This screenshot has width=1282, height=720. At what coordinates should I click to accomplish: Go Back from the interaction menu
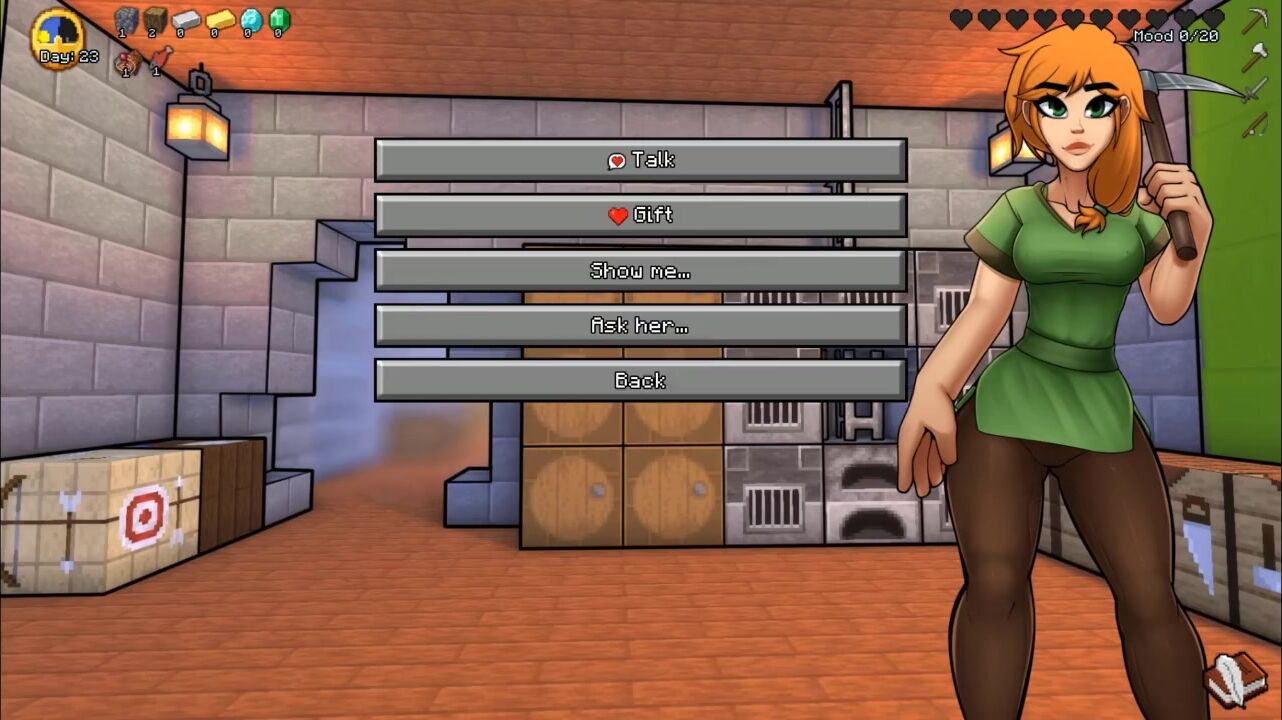click(x=640, y=380)
